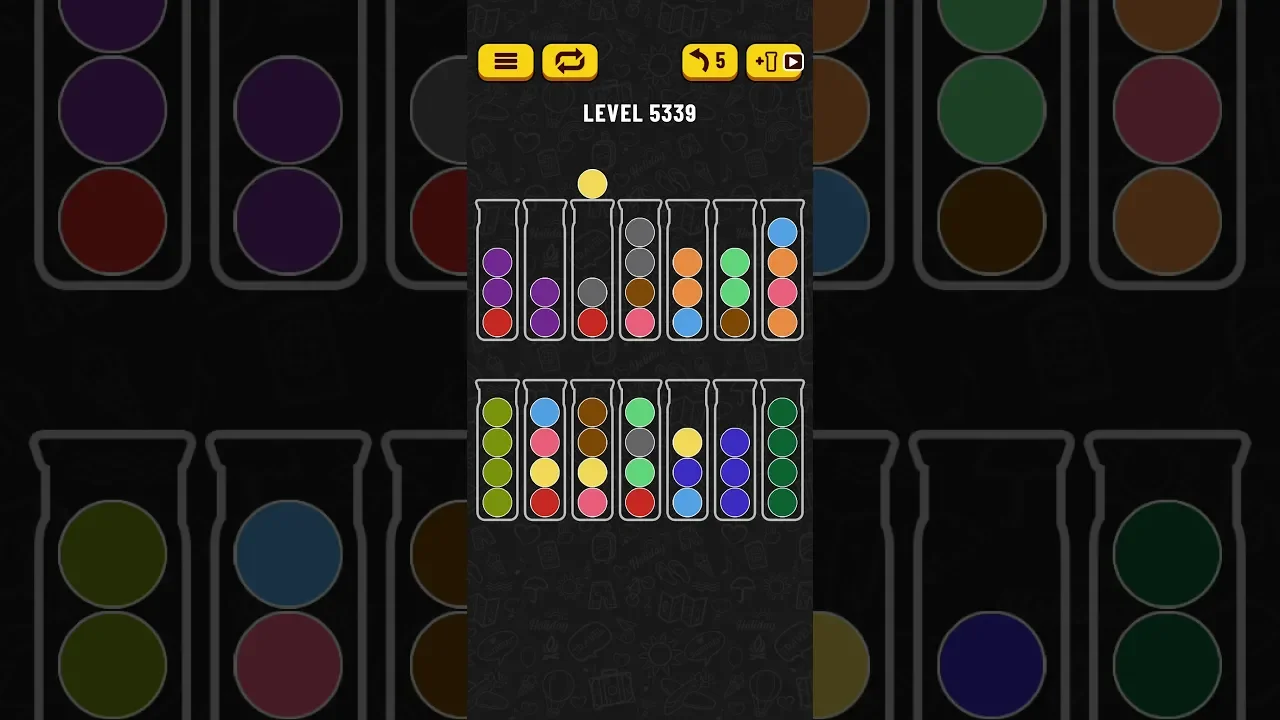Choose the tube with green, gray, green, red balls
This screenshot has width=1280, height=720.
pyautogui.click(x=640, y=452)
